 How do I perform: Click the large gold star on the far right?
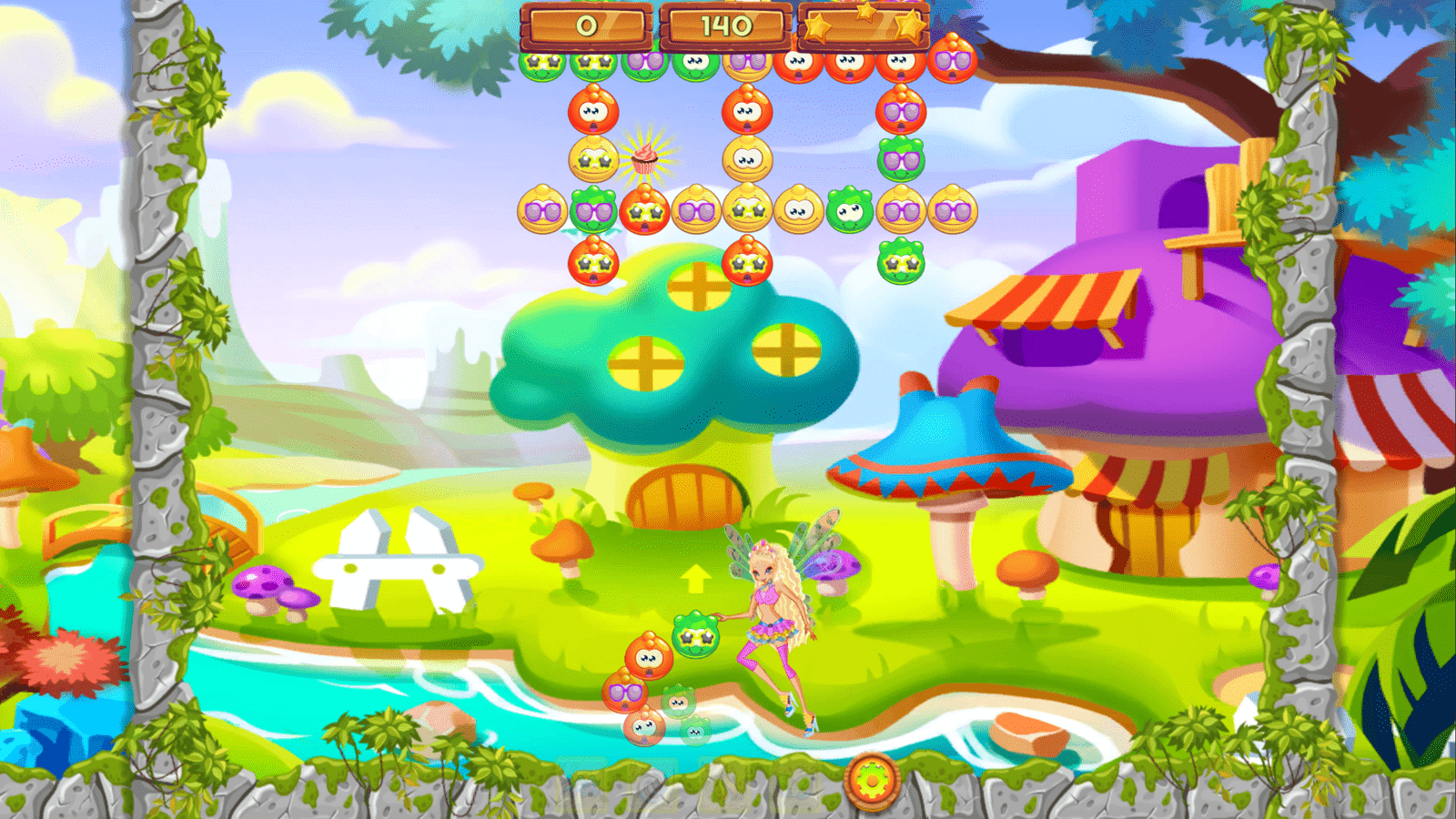pos(908,25)
